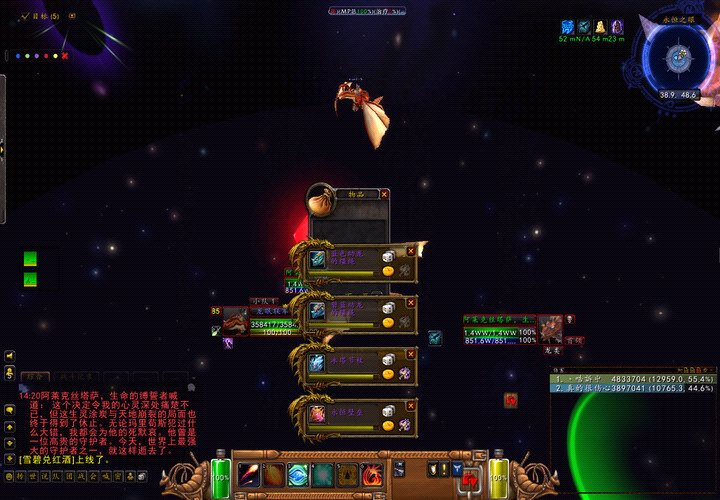The width and height of the screenshot is (720, 500).
Task: Select the blue rune buff icon
Action: 567,27
